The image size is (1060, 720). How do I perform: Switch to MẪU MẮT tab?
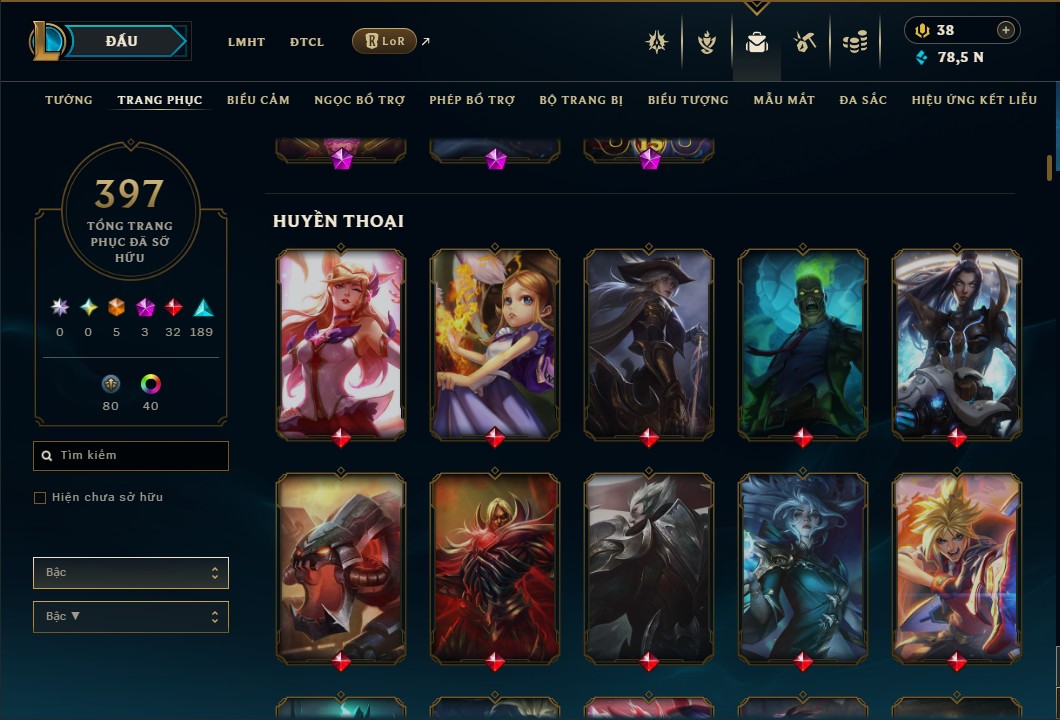(x=784, y=100)
